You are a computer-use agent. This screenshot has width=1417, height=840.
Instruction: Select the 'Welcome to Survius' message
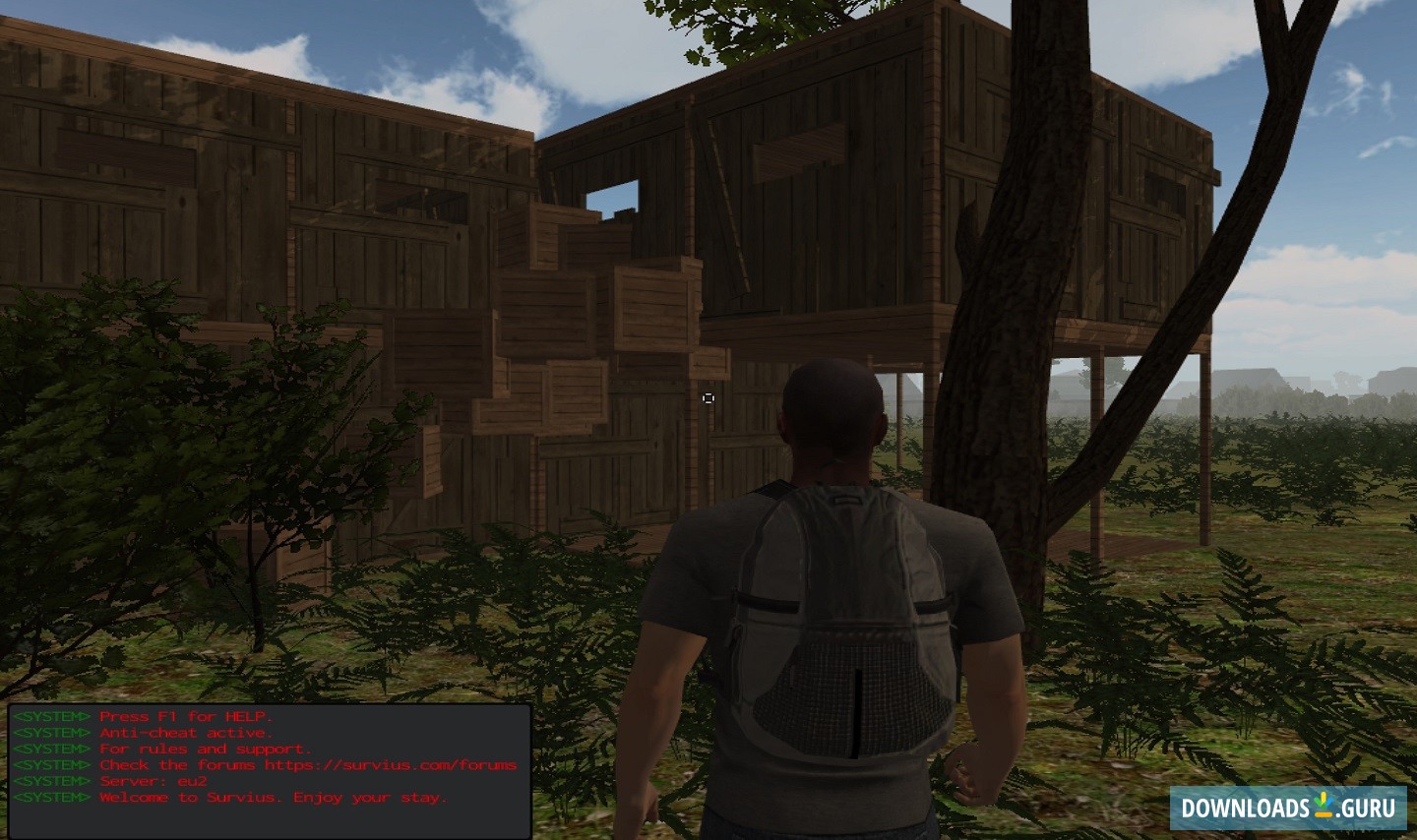click(x=274, y=798)
